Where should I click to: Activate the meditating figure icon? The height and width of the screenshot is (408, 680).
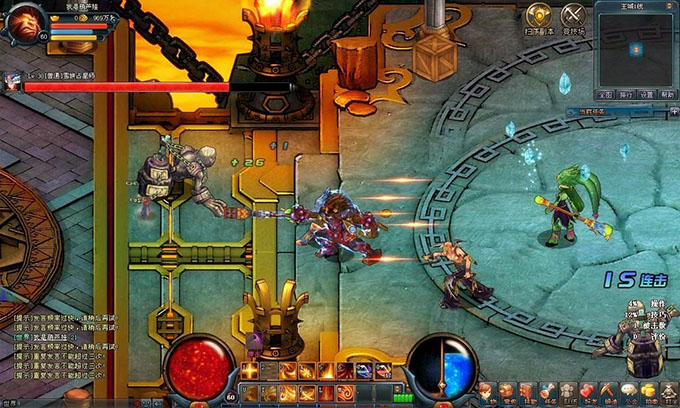tap(668, 392)
